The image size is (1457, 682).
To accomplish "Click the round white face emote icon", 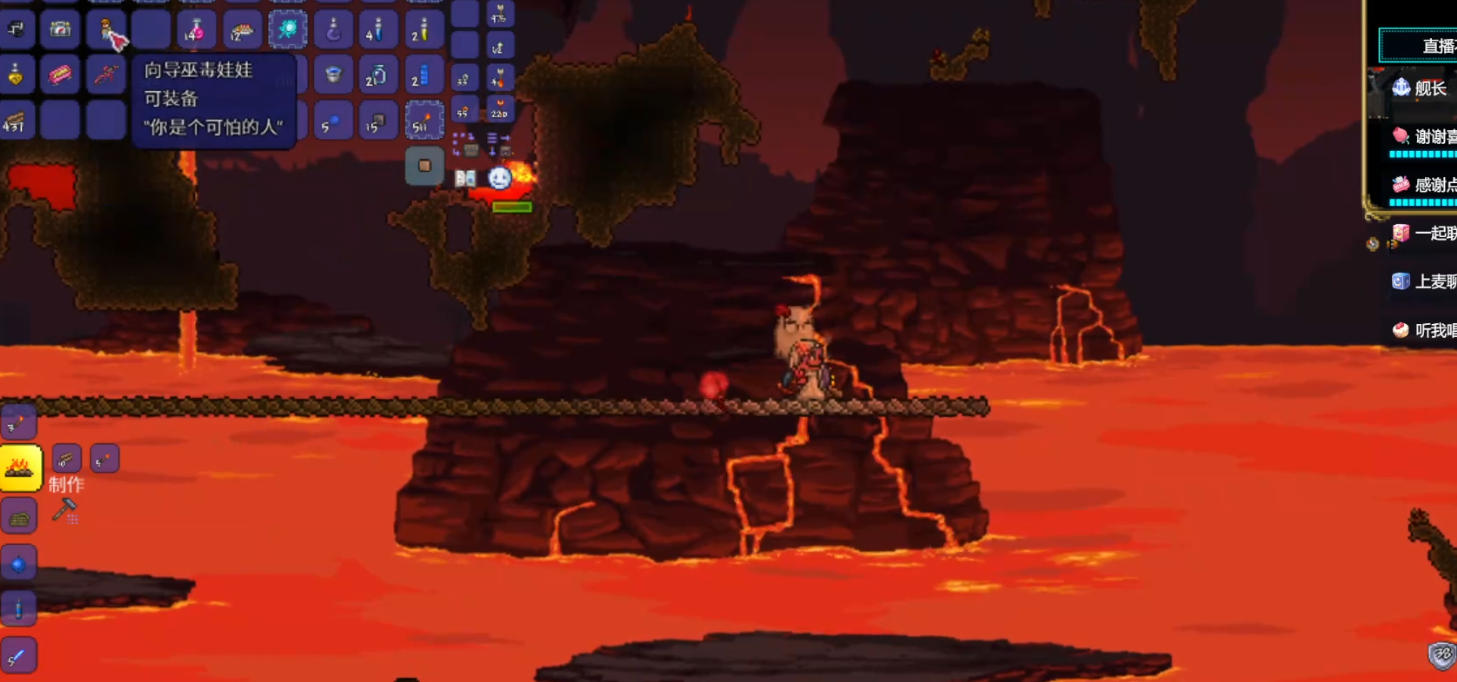I will point(499,178).
